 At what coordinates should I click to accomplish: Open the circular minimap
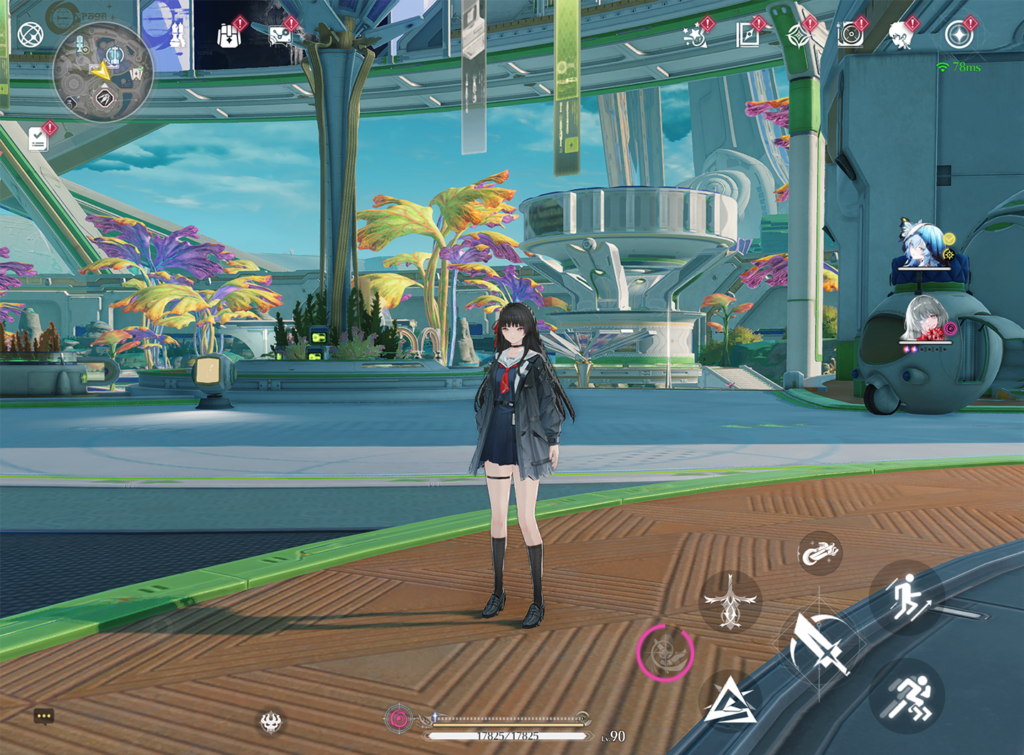pos(102,72)
